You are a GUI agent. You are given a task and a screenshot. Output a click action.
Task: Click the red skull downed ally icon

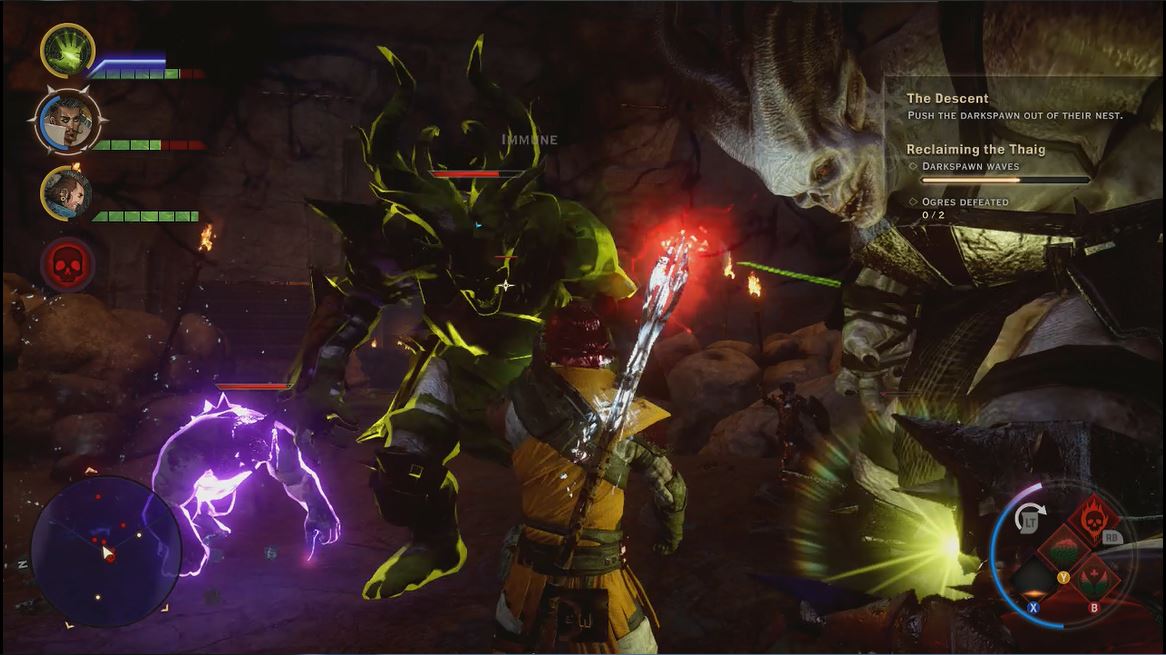tap(67, 265)
